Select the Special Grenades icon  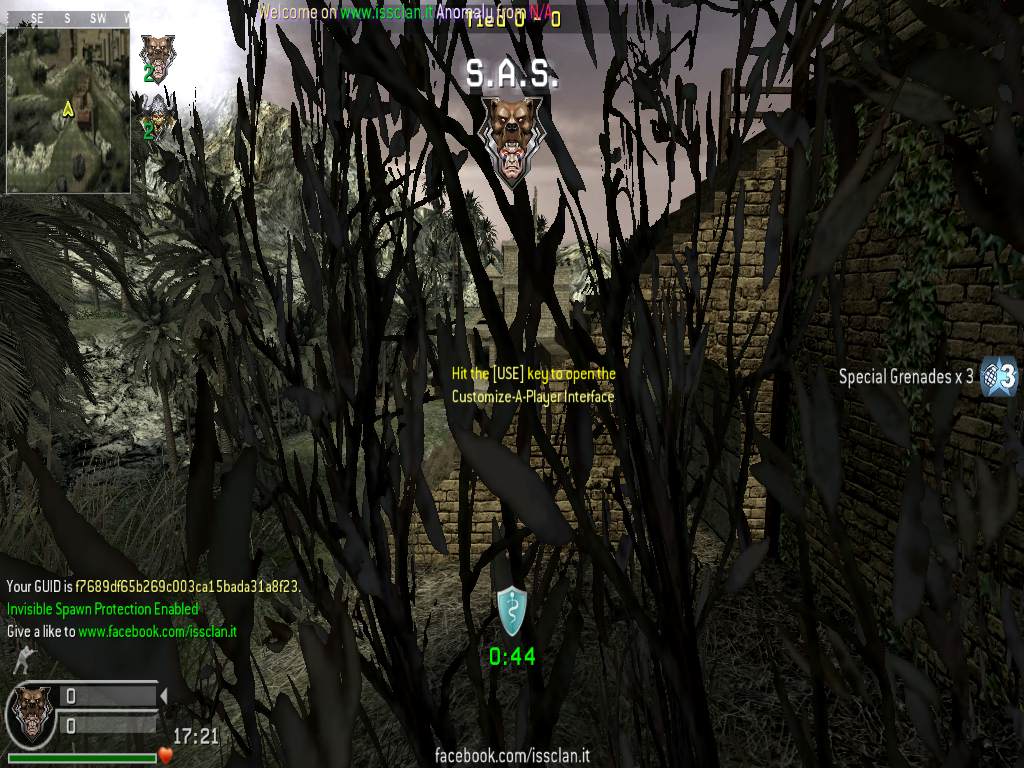[x=998, y=376]
